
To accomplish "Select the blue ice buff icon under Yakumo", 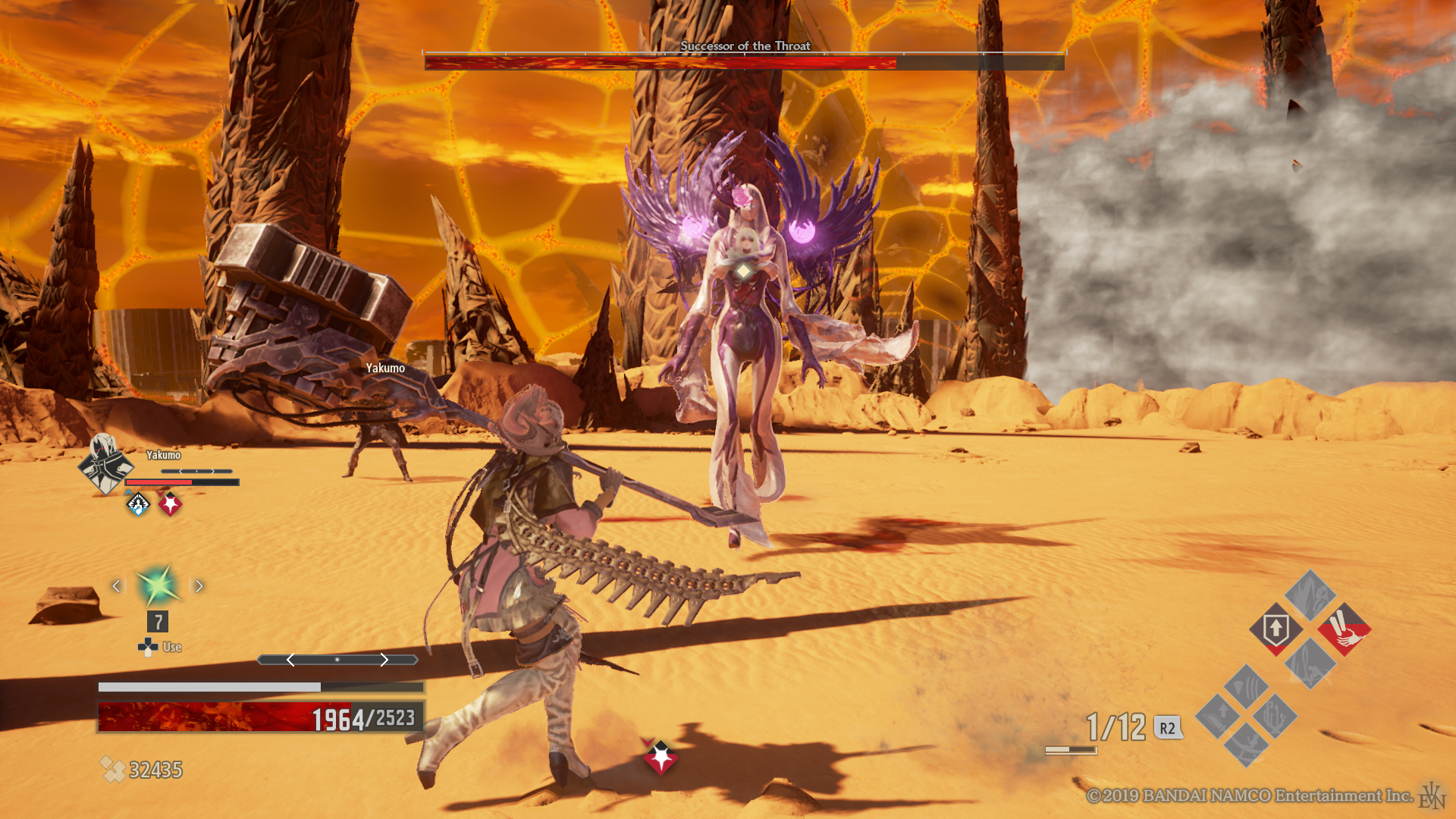I will (138, 504).
